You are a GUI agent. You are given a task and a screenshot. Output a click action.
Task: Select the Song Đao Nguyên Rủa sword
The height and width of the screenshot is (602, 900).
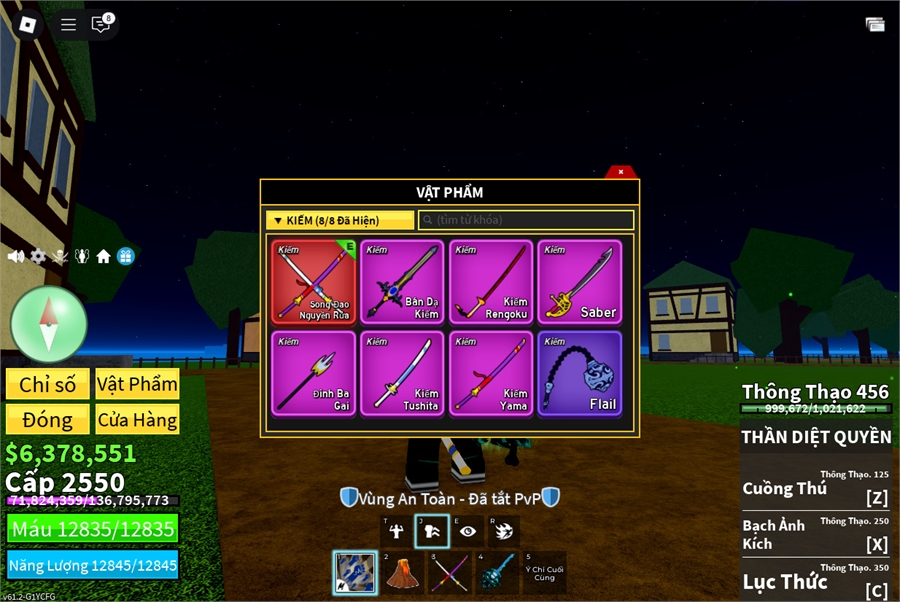click(314, 281)
